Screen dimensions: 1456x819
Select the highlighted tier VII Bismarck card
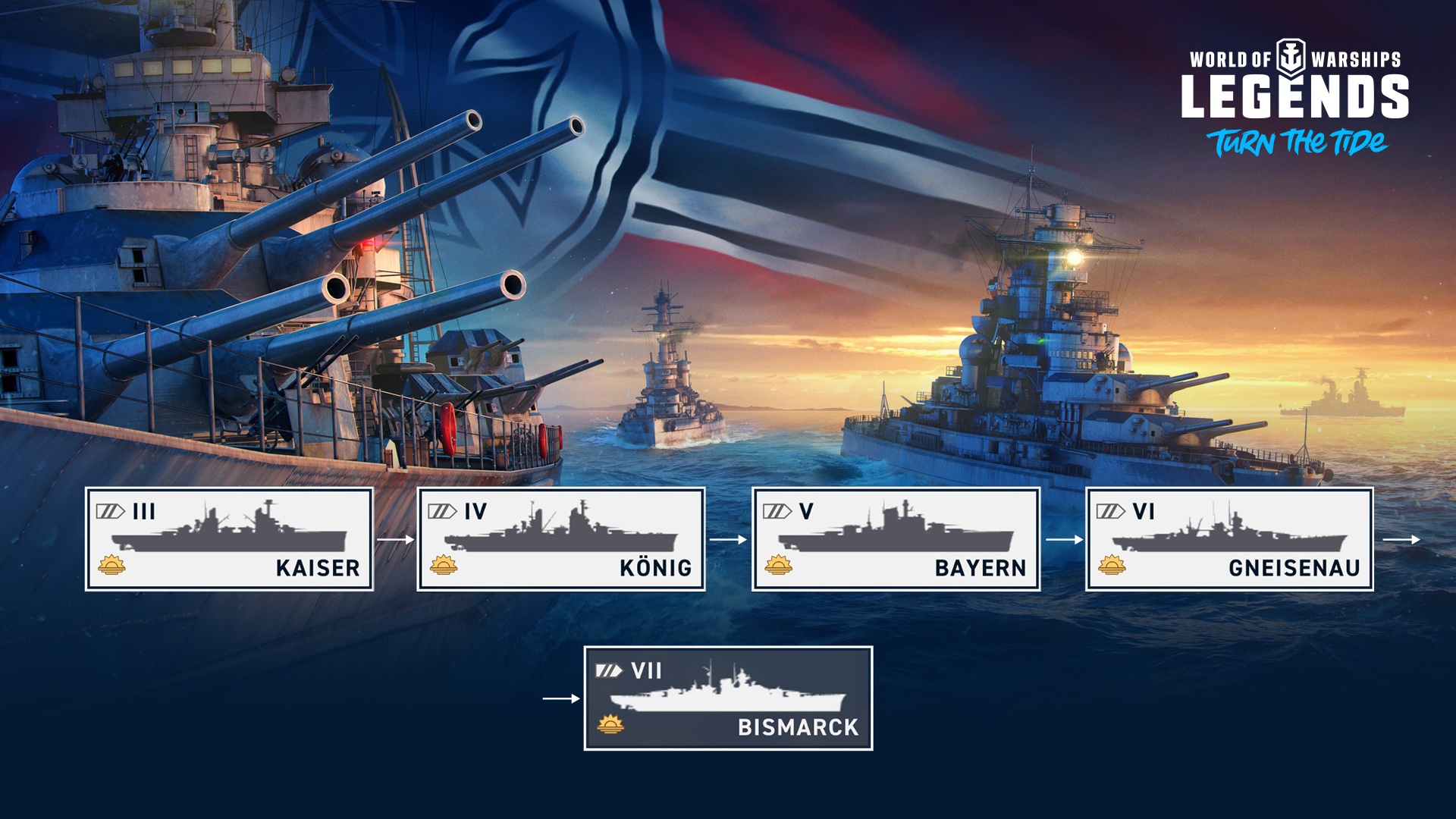click(x=728, y=698)
